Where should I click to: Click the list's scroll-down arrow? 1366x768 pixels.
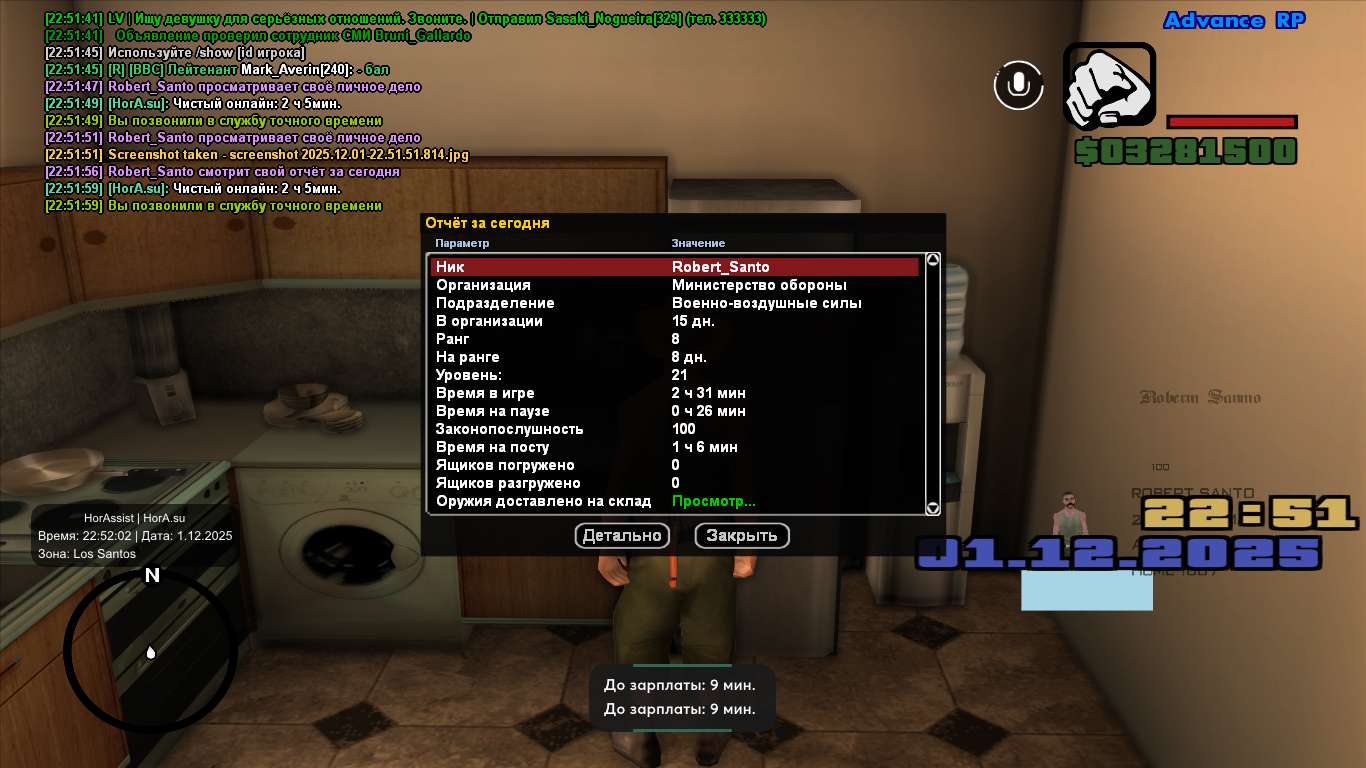tap(933, 508)
